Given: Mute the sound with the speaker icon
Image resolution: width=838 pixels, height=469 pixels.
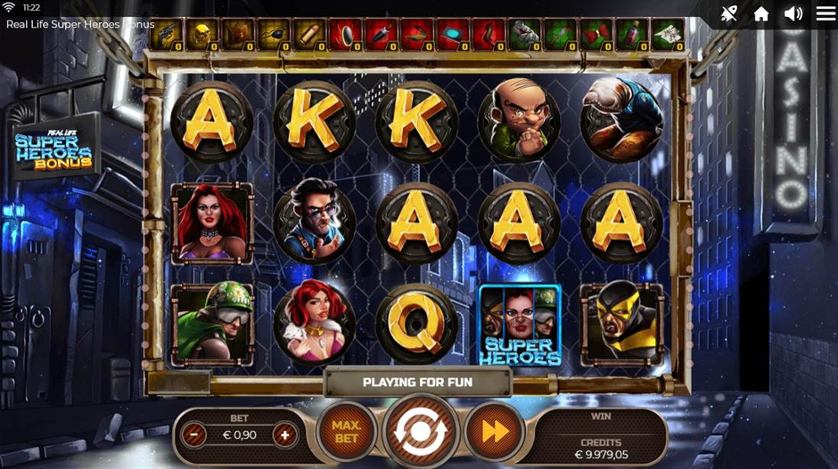Looking at the screenshot, I should click(793, 14).
